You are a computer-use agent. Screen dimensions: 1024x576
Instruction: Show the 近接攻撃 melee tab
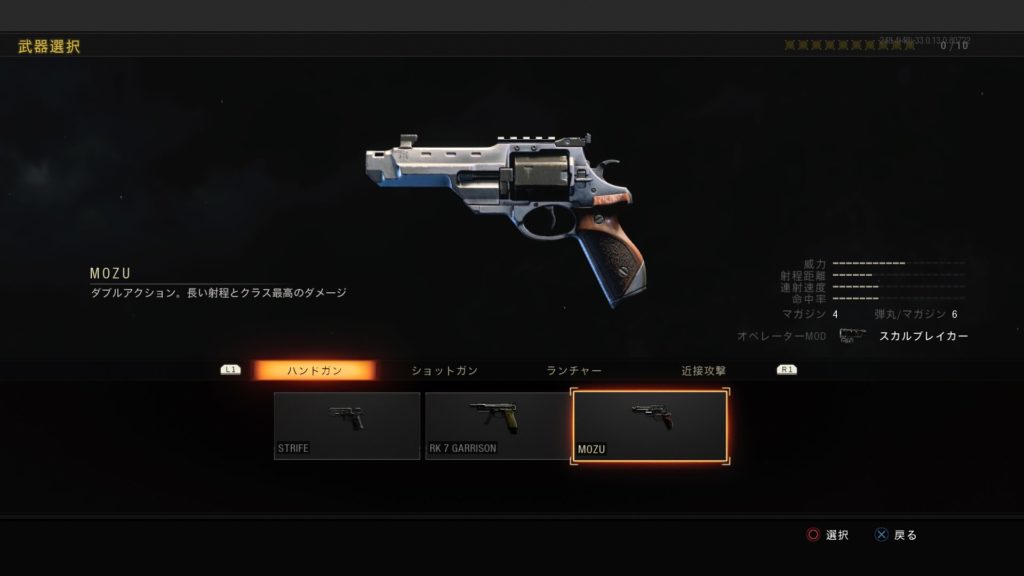(704, 370)
